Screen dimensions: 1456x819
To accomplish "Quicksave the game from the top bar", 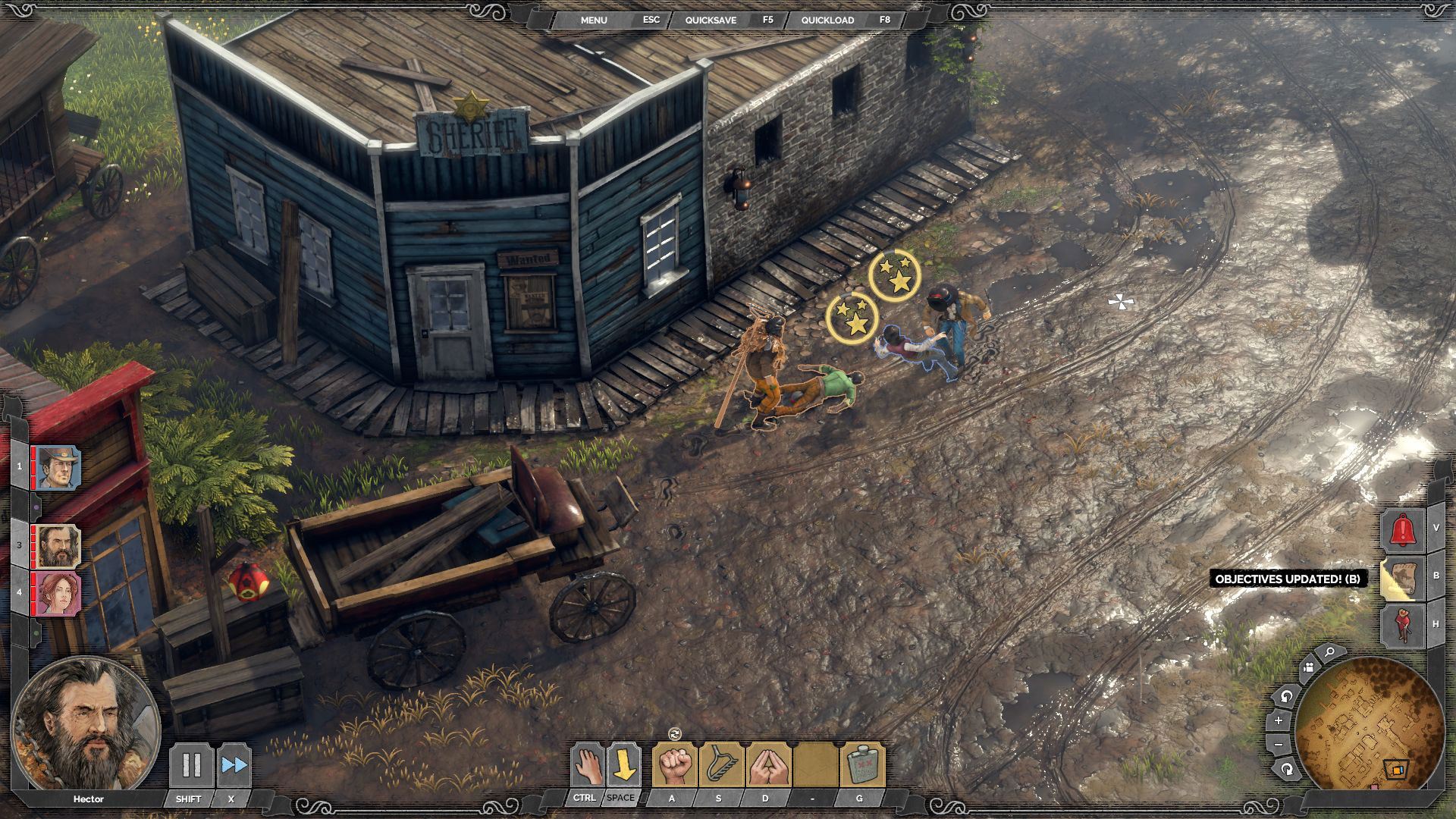I will [711, 20].
